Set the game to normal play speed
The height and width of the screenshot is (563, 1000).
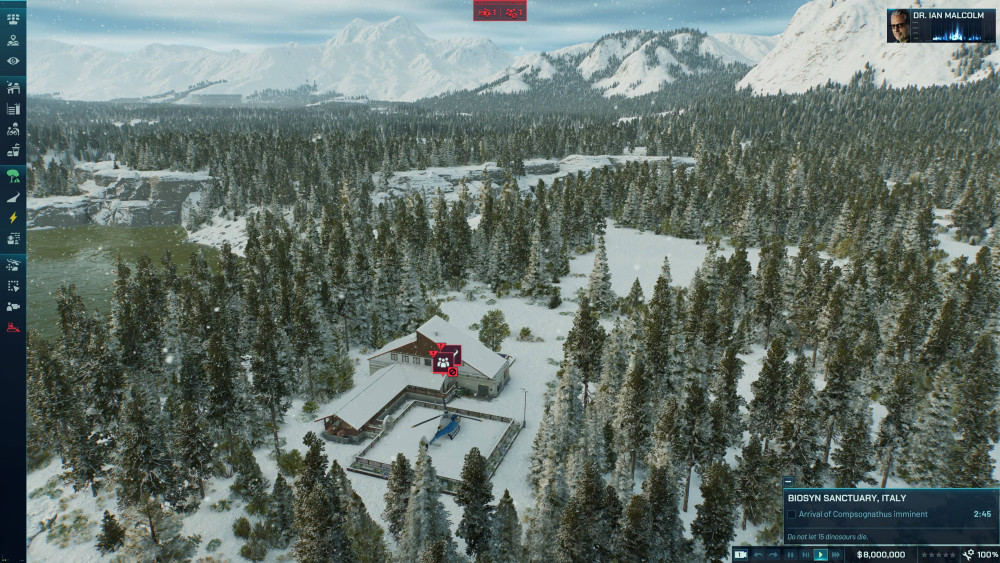tap(821, 554)
